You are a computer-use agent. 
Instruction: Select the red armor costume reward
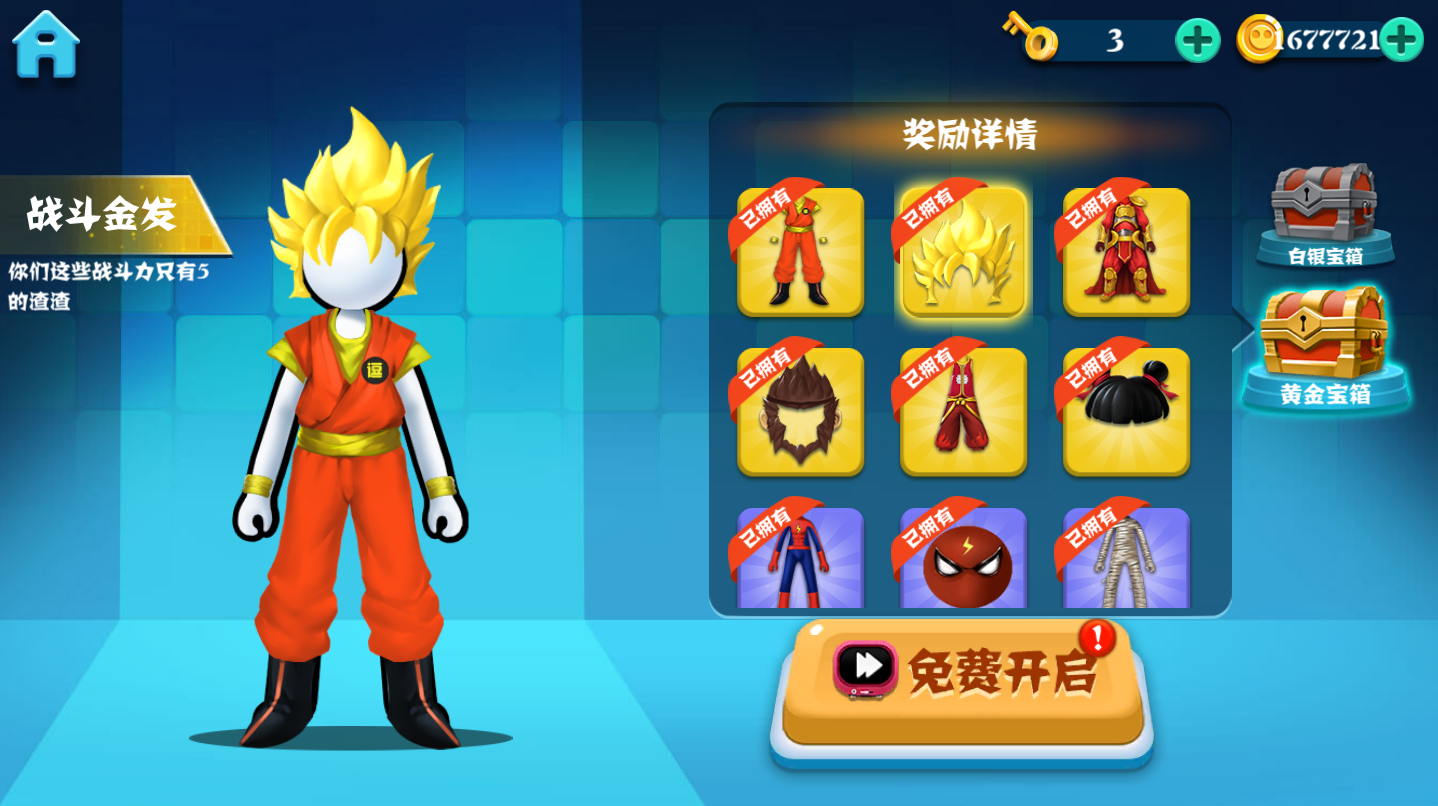pos(1124,253)
